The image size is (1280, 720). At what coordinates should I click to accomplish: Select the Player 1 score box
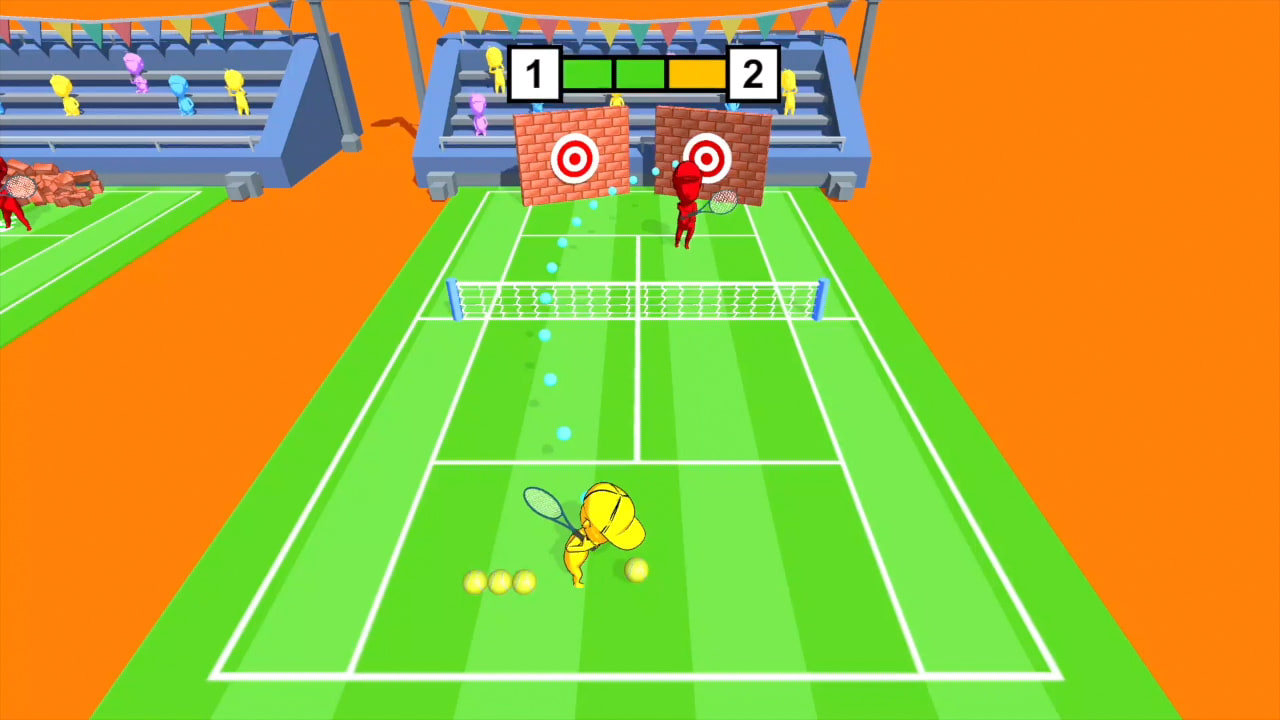535,74
